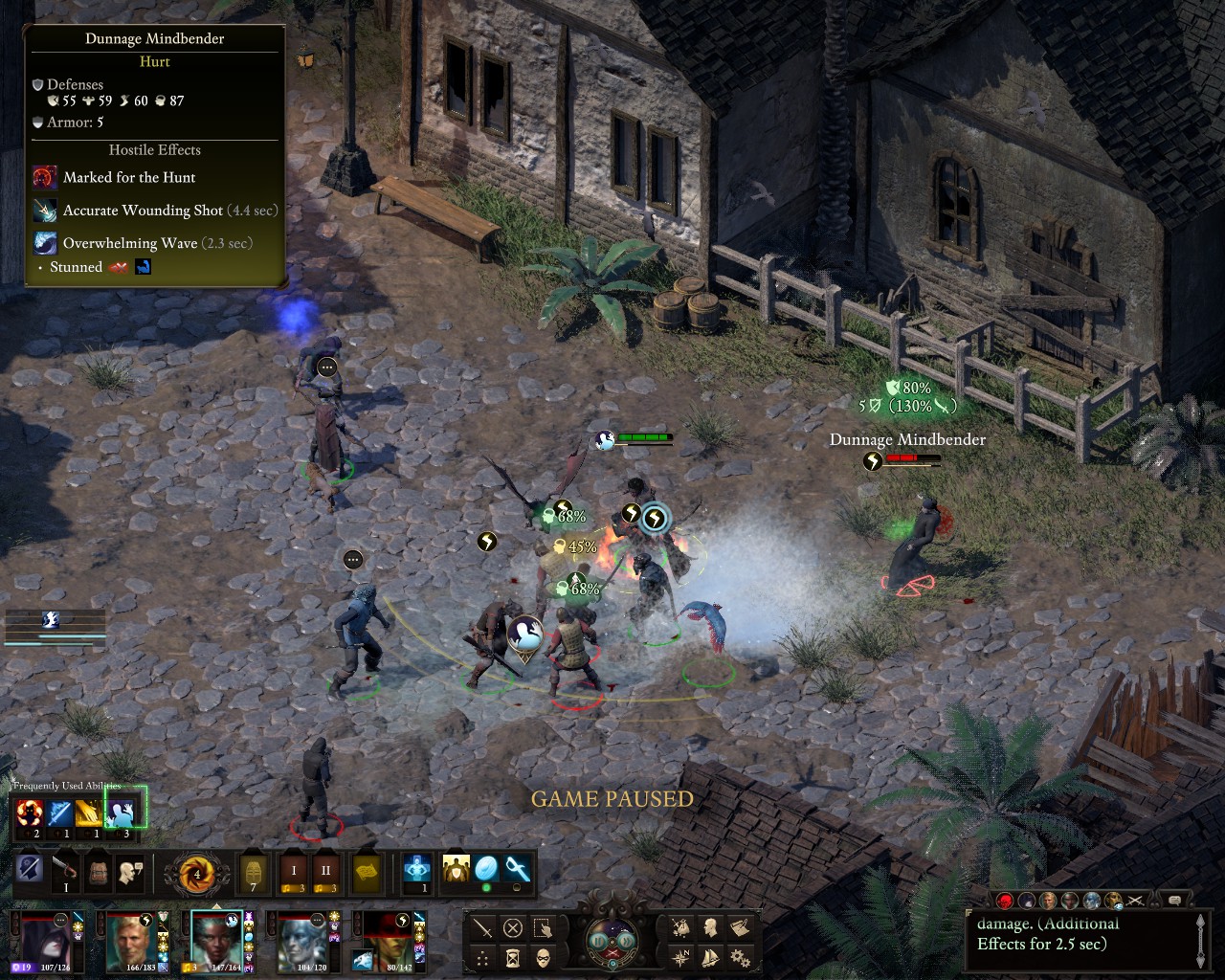Open the ship management button
The width and height of the screenshot is (1225, 980).
[x=710, y=957]
